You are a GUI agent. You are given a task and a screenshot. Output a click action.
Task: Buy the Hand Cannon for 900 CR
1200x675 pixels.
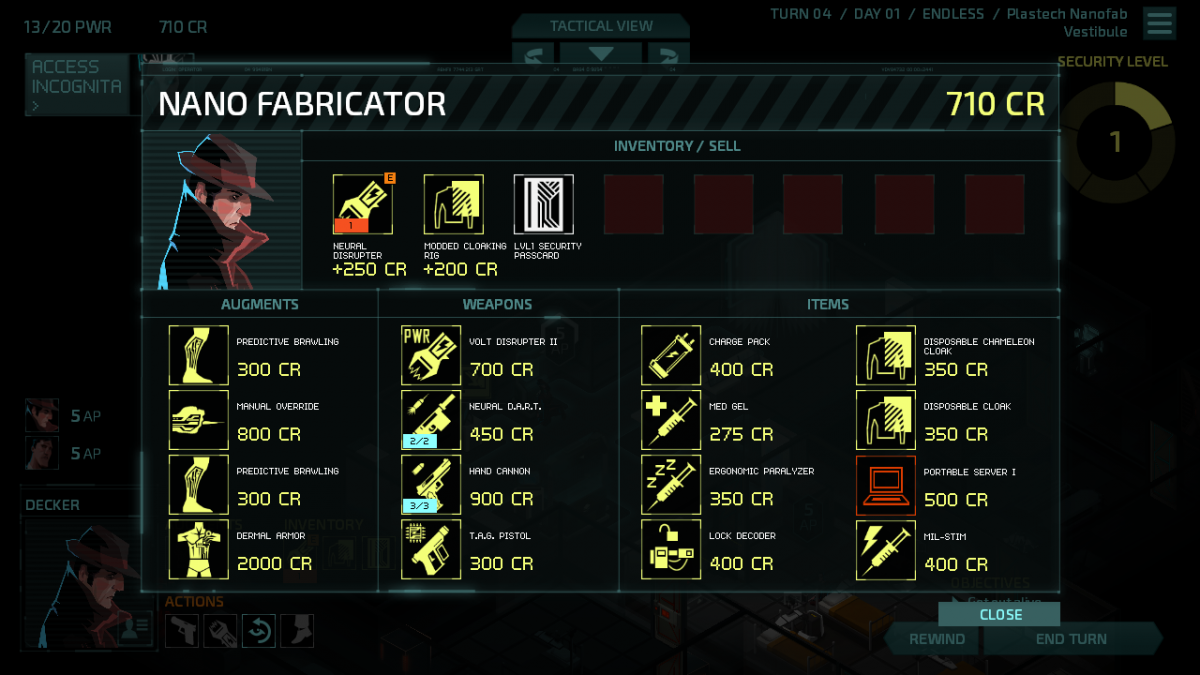click(x=431, y=485)
